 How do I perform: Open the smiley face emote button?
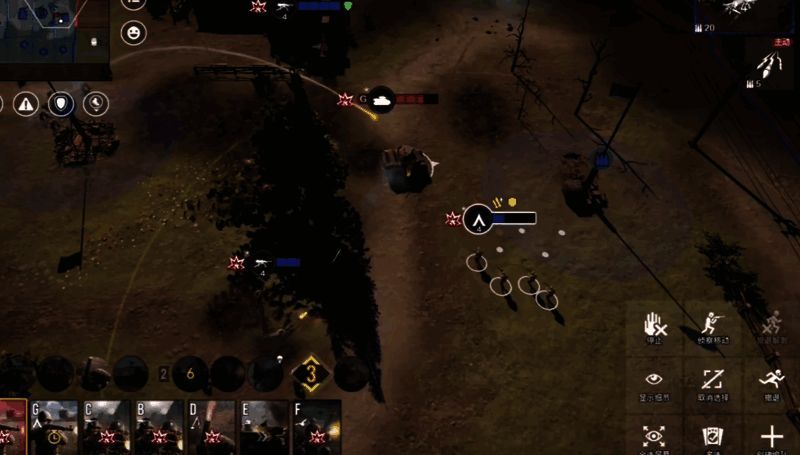pyautogui.click(x=133, y=34)
